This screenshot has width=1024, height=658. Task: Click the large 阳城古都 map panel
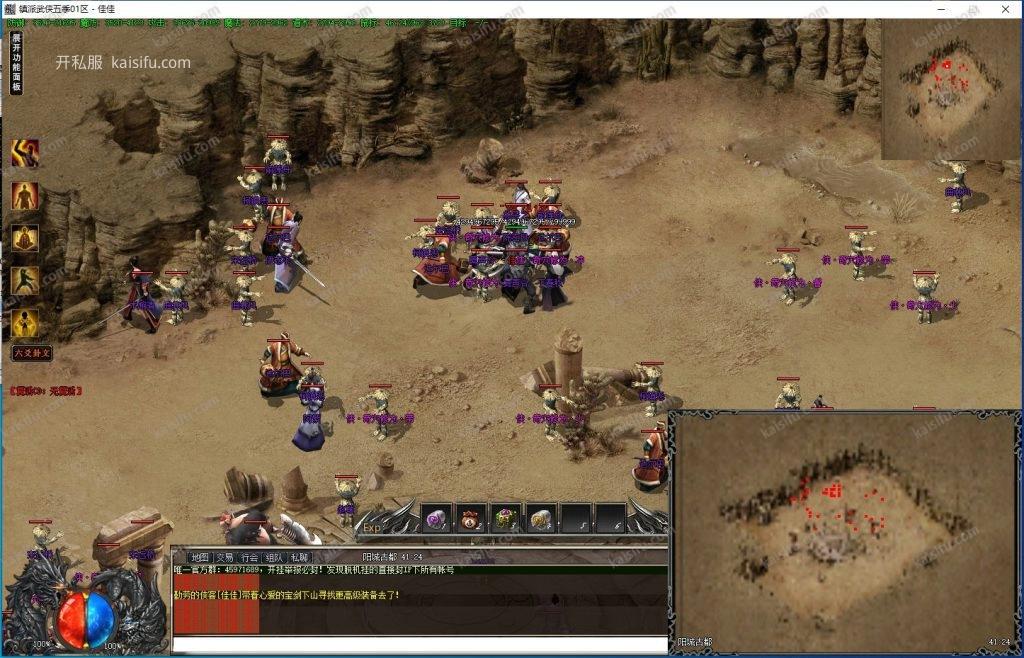[845, 520]
